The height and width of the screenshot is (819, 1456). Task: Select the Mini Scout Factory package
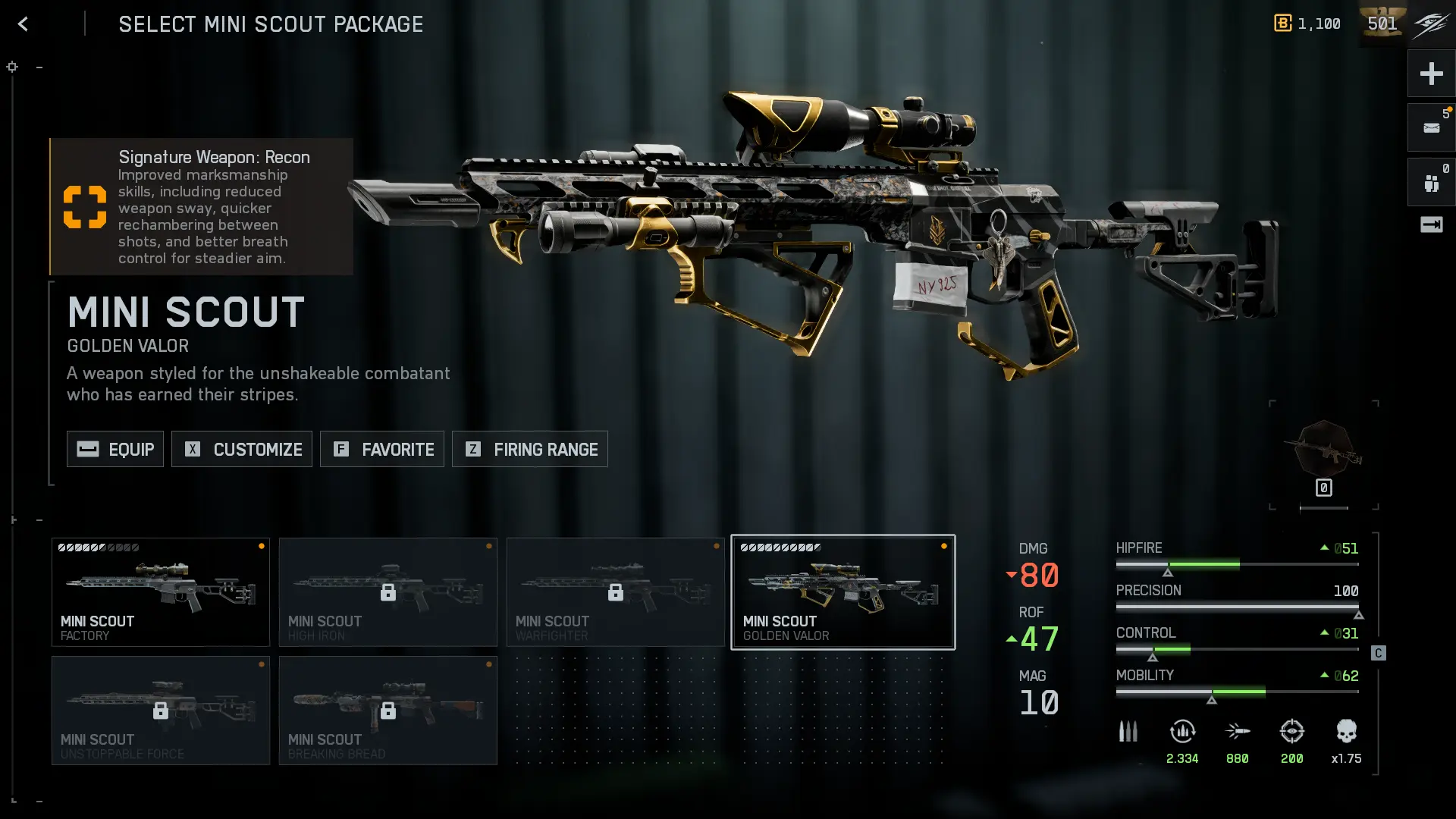click(161, 592)
